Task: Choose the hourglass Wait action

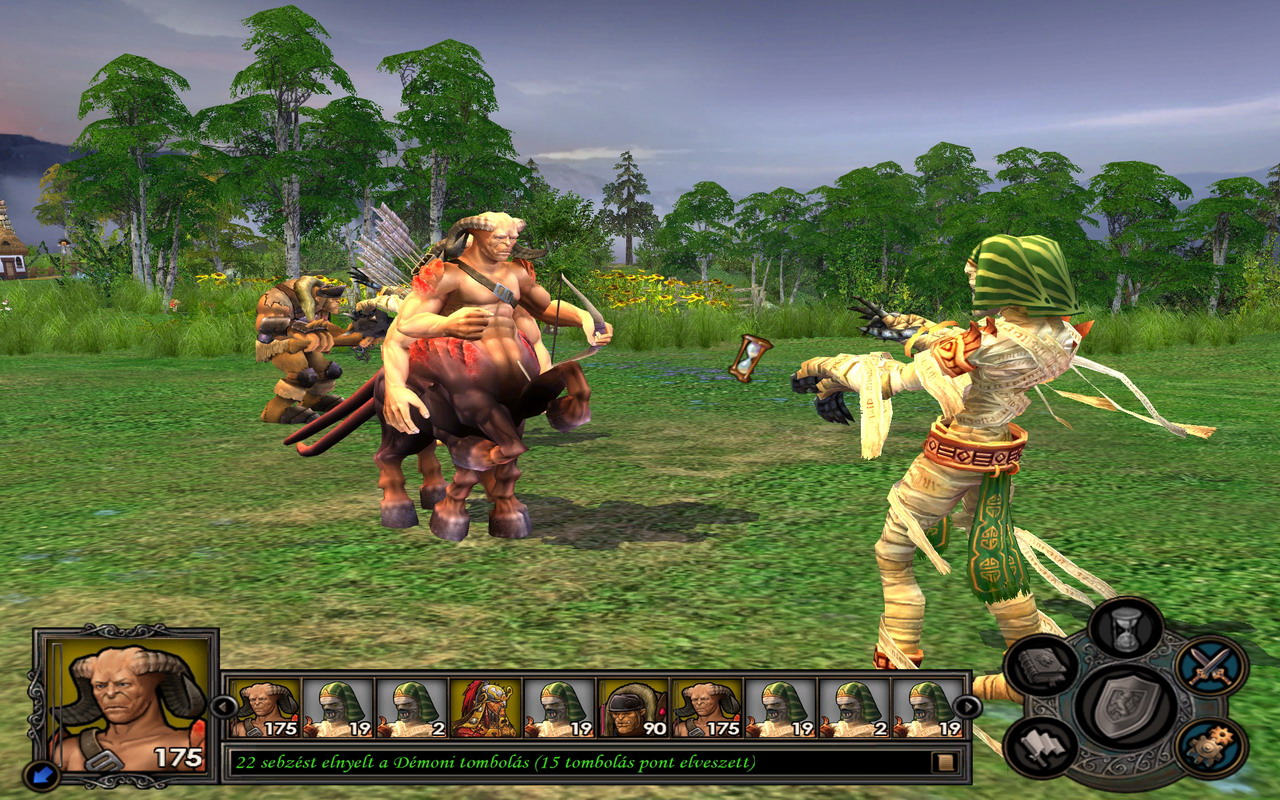Action: (1125, 628)
